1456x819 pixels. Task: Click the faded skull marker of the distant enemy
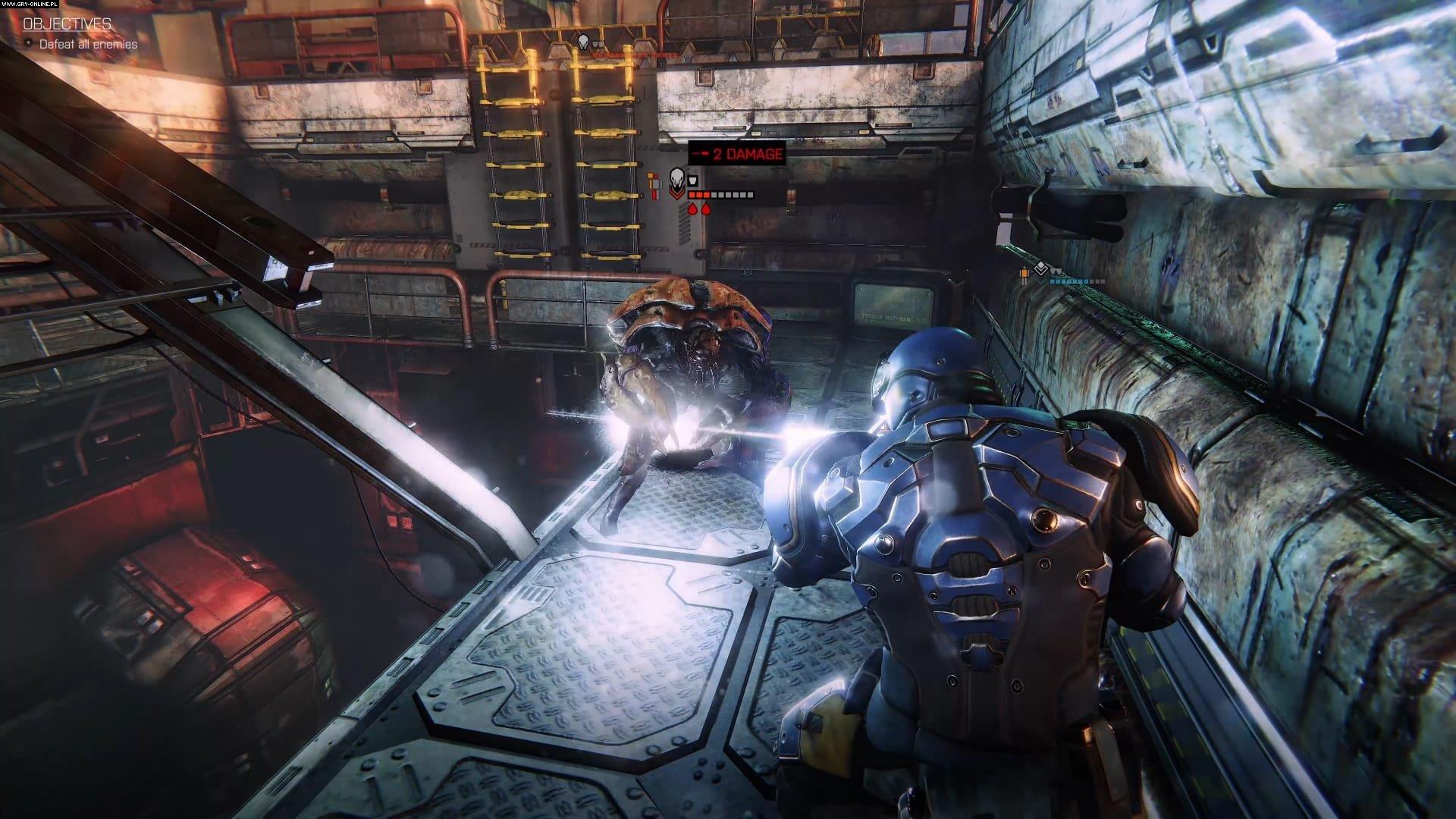(x=583, y=41)
